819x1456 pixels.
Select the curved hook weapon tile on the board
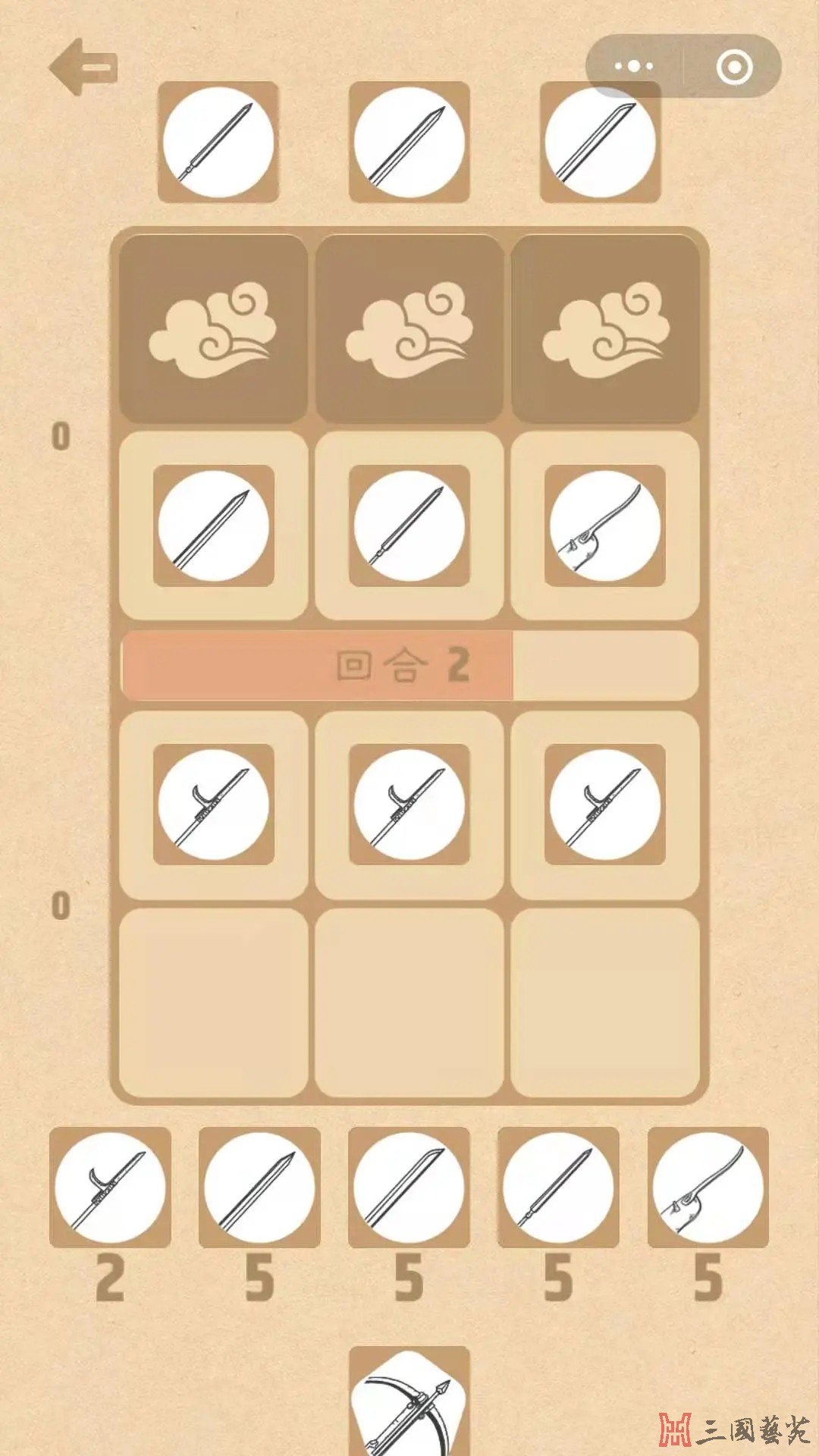tap(604, 526)
